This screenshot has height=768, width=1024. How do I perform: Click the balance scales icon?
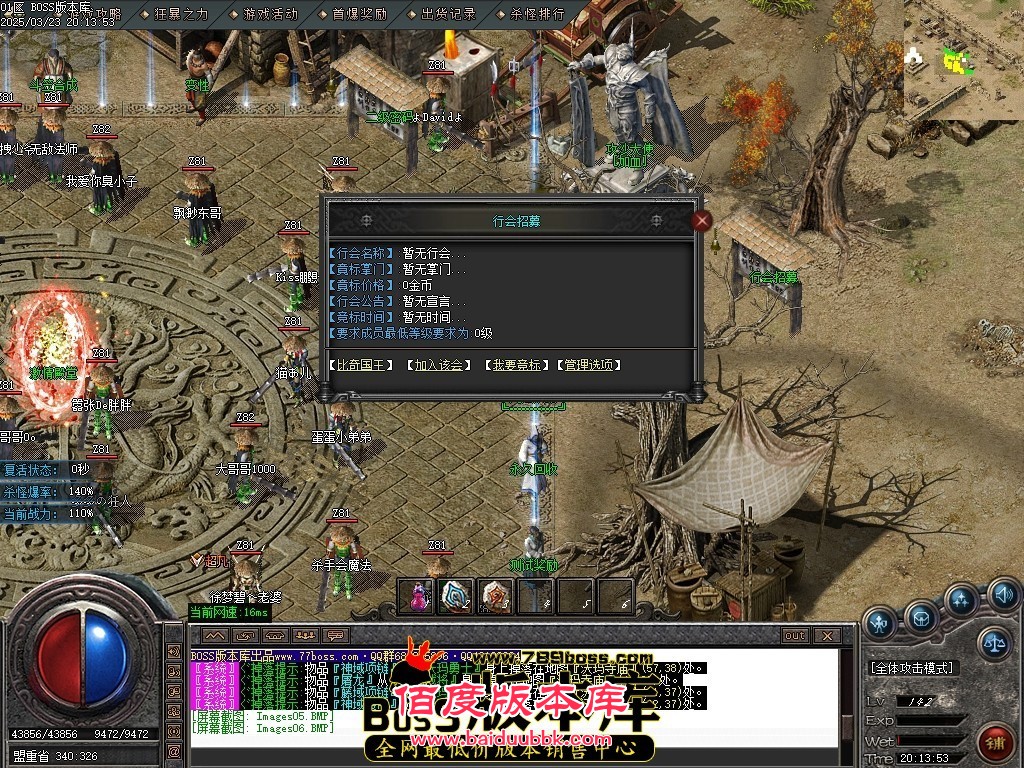point(995,641)
